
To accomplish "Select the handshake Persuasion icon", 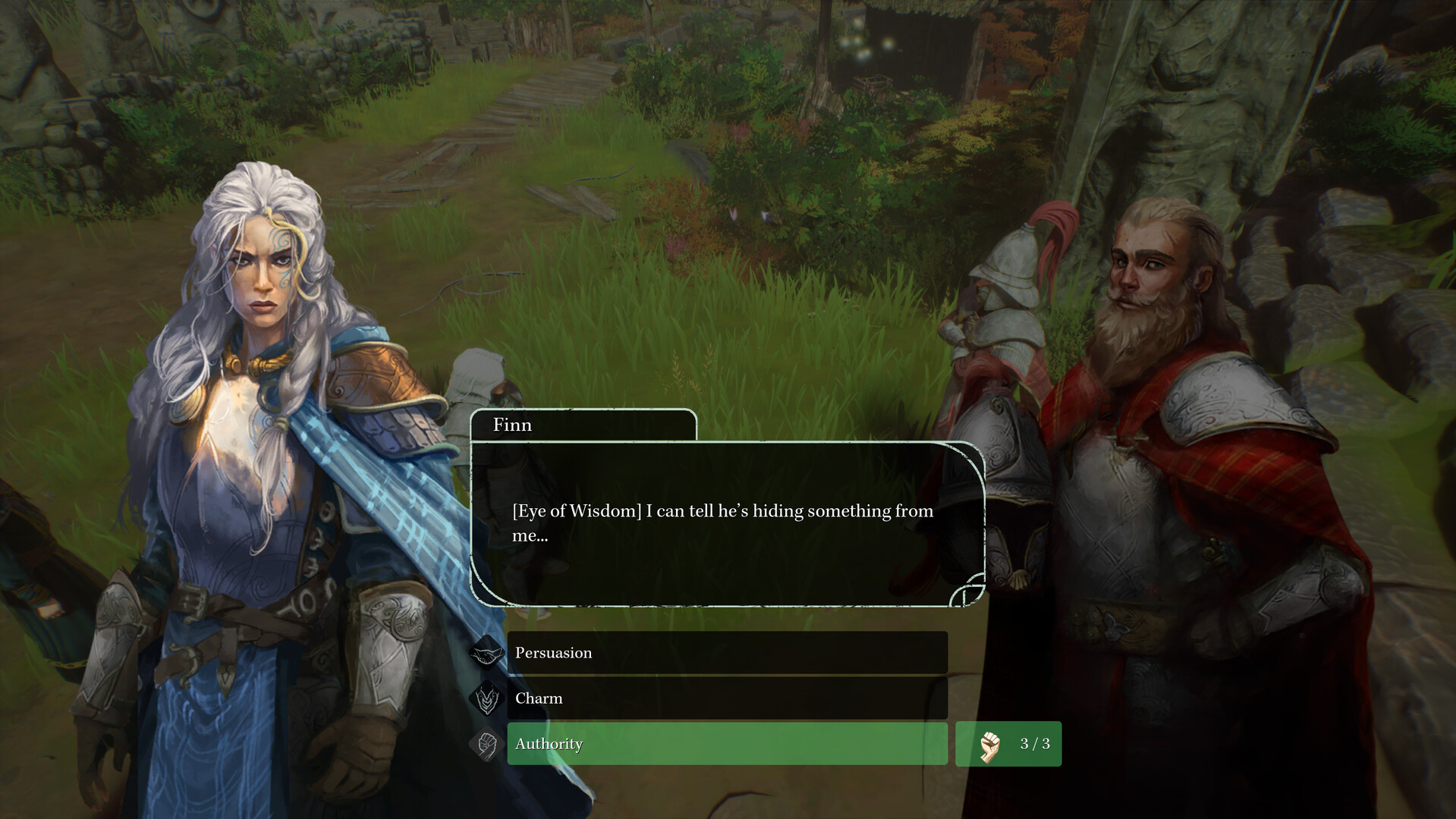I will click(x=486, y=653).
